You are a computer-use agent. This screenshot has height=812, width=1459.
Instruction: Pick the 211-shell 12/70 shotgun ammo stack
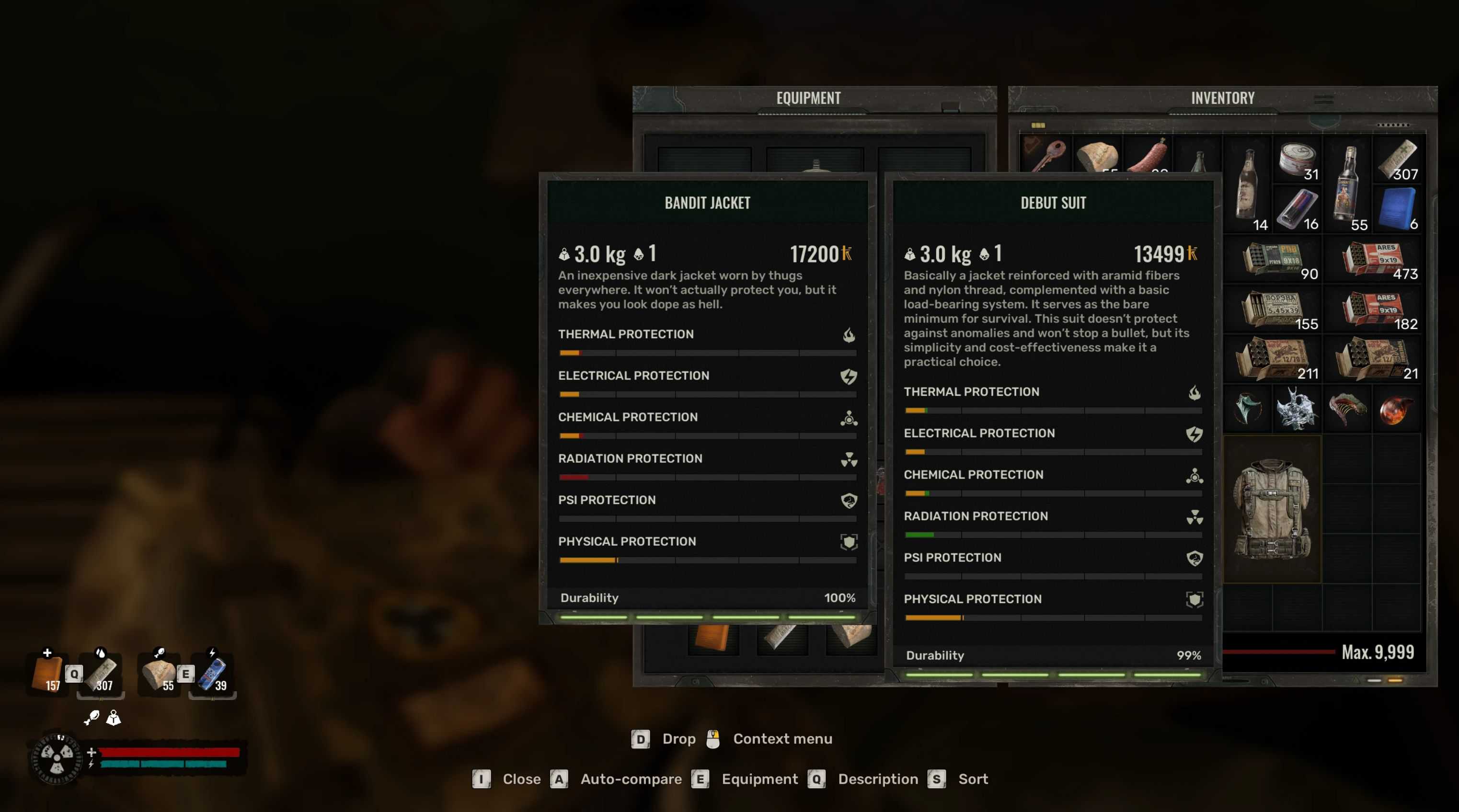1272,358
